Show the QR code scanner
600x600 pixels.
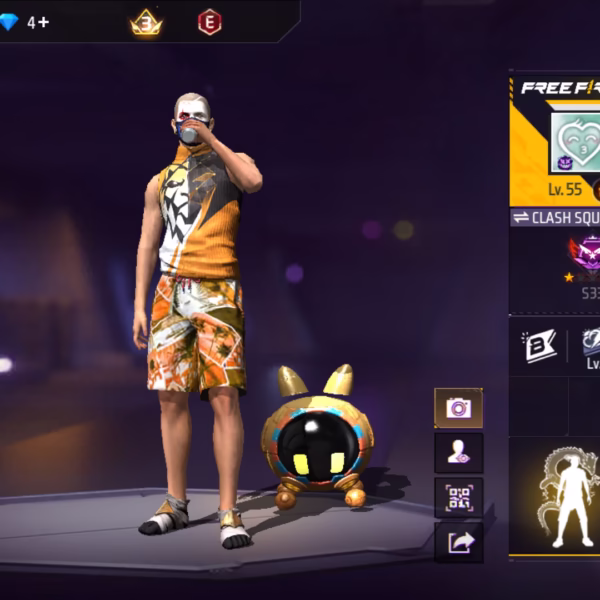458,497
